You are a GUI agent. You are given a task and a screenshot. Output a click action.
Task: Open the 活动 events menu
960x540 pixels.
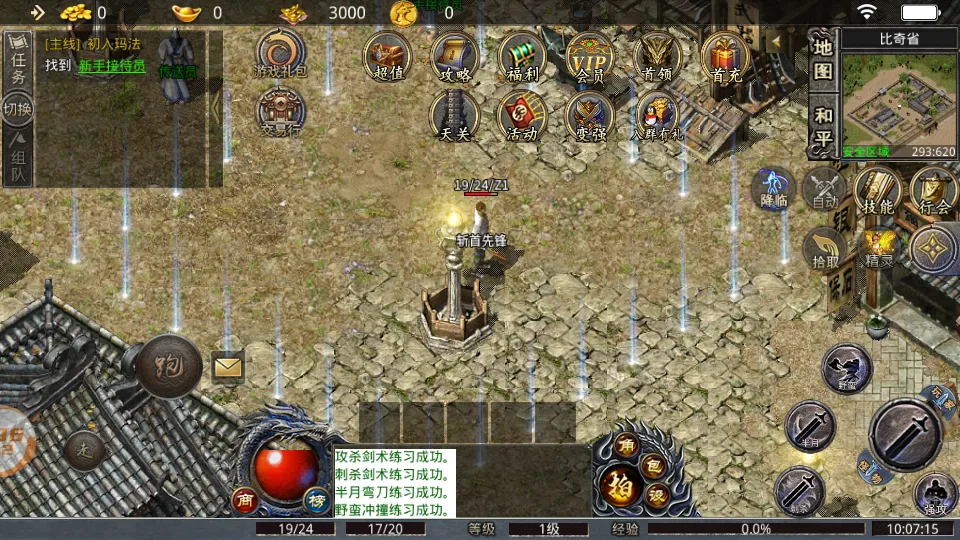[x=522, y=115]
